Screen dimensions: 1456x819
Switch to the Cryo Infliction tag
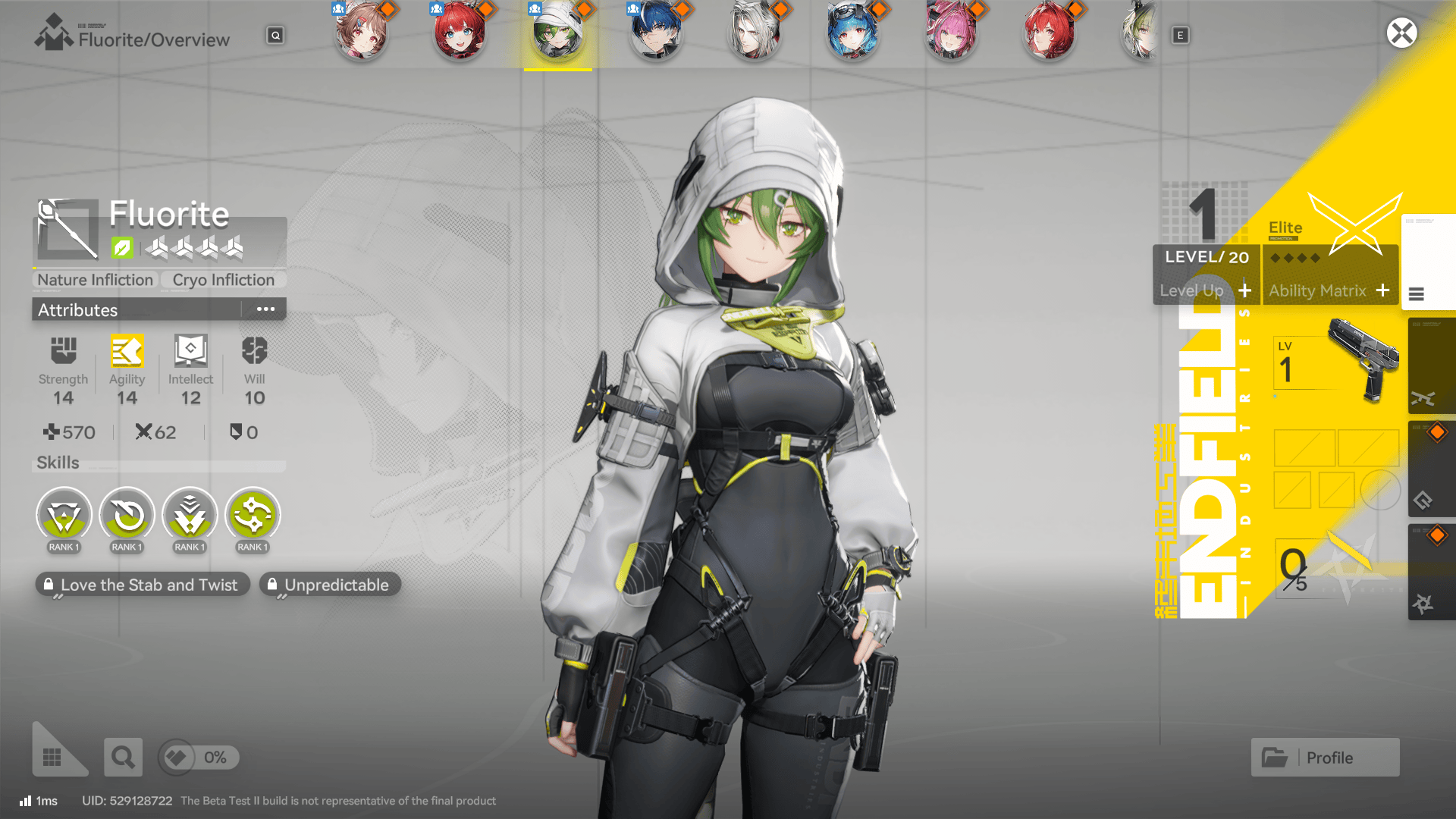(x=223, y=280)
